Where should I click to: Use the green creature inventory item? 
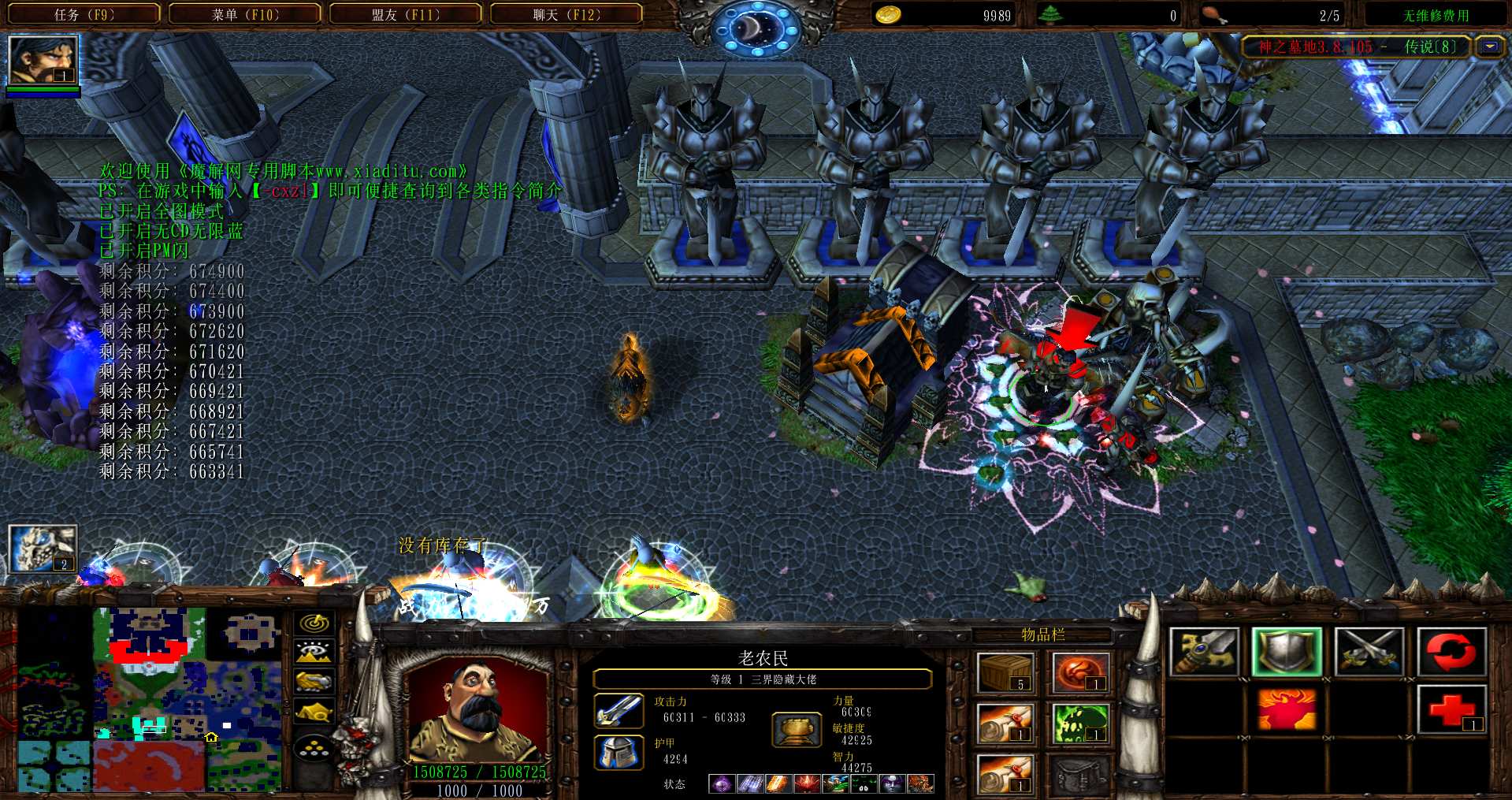(1080, 723)
